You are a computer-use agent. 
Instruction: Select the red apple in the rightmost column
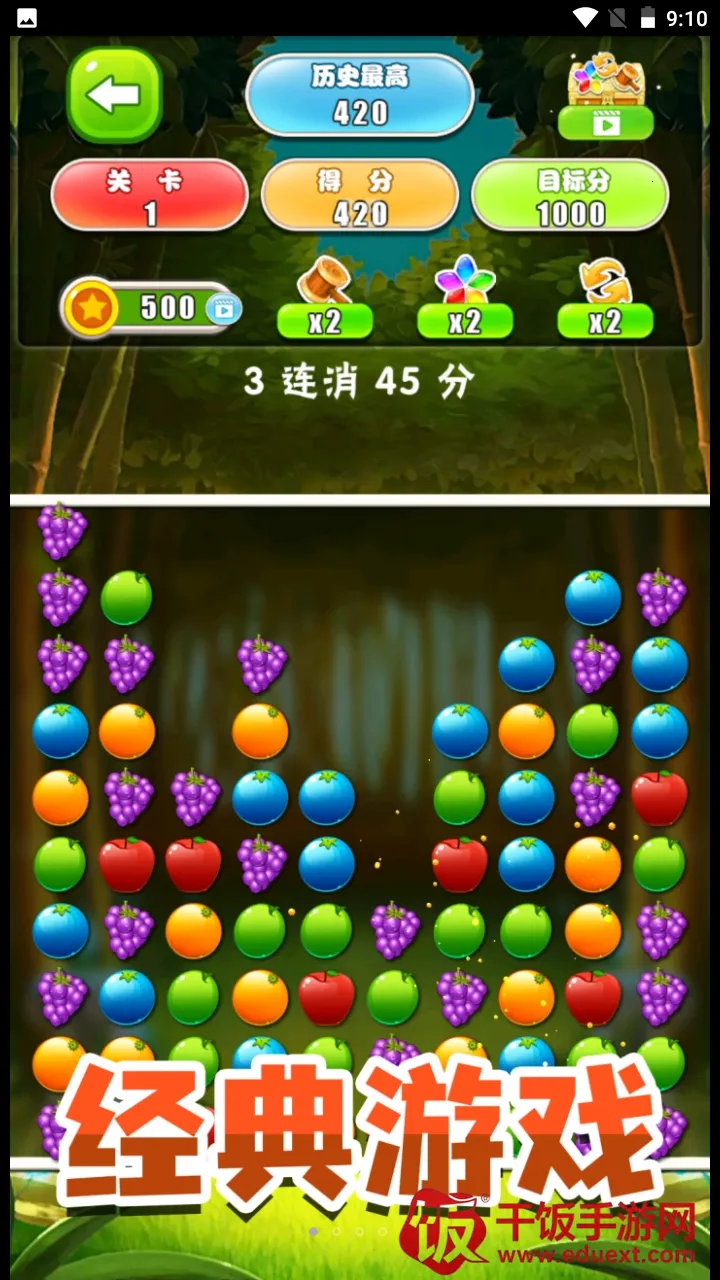660,798
